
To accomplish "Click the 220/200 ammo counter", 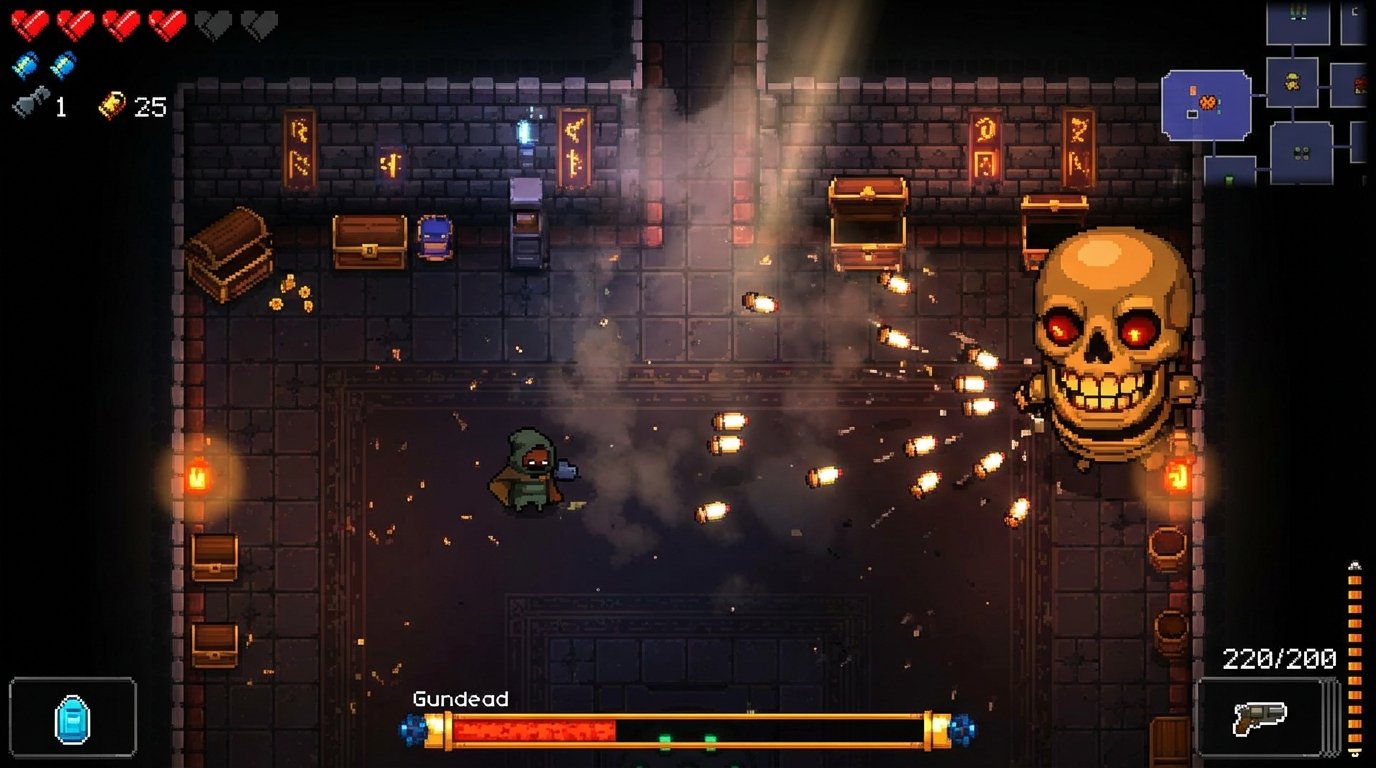I will 1279,658.
